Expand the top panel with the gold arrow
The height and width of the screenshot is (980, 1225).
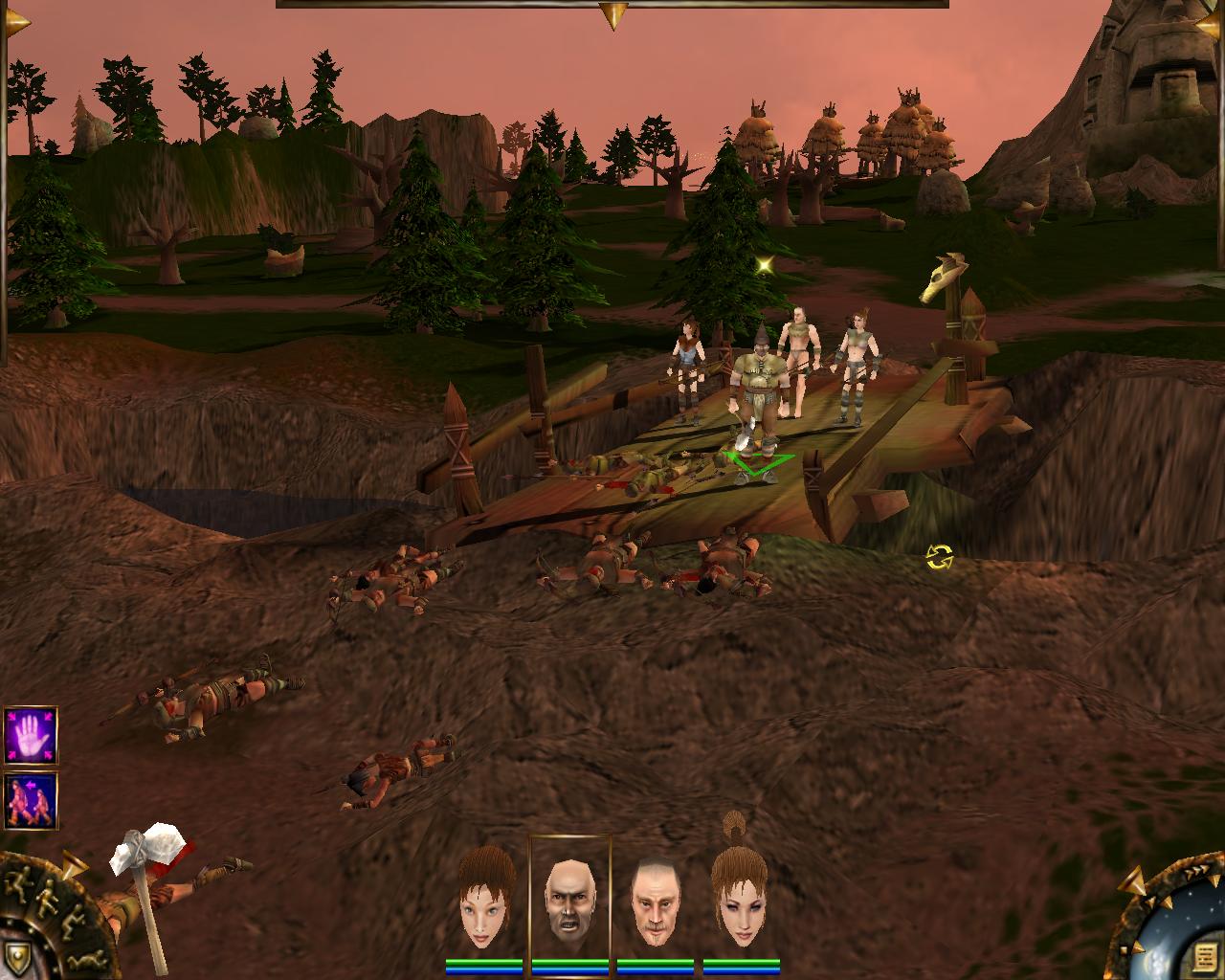[x=612, y=14]
